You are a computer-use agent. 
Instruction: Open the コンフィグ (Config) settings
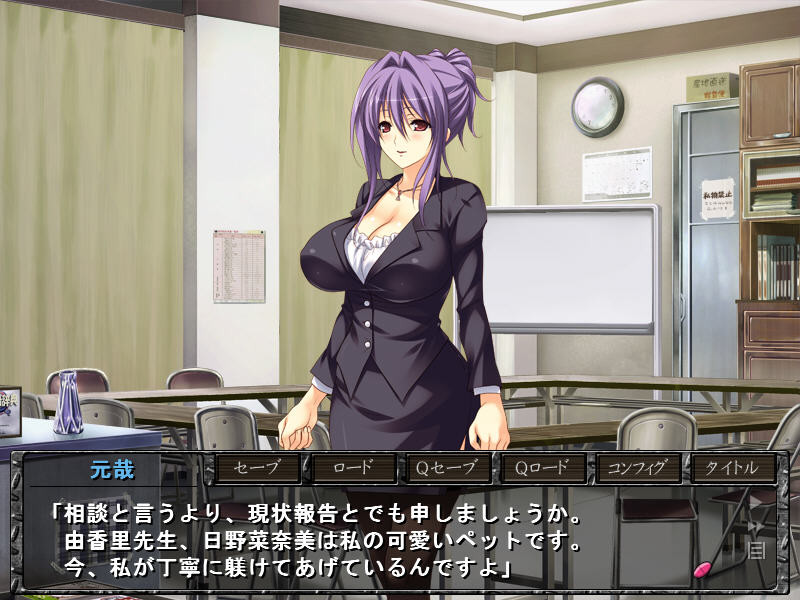[x=637, y=468]
